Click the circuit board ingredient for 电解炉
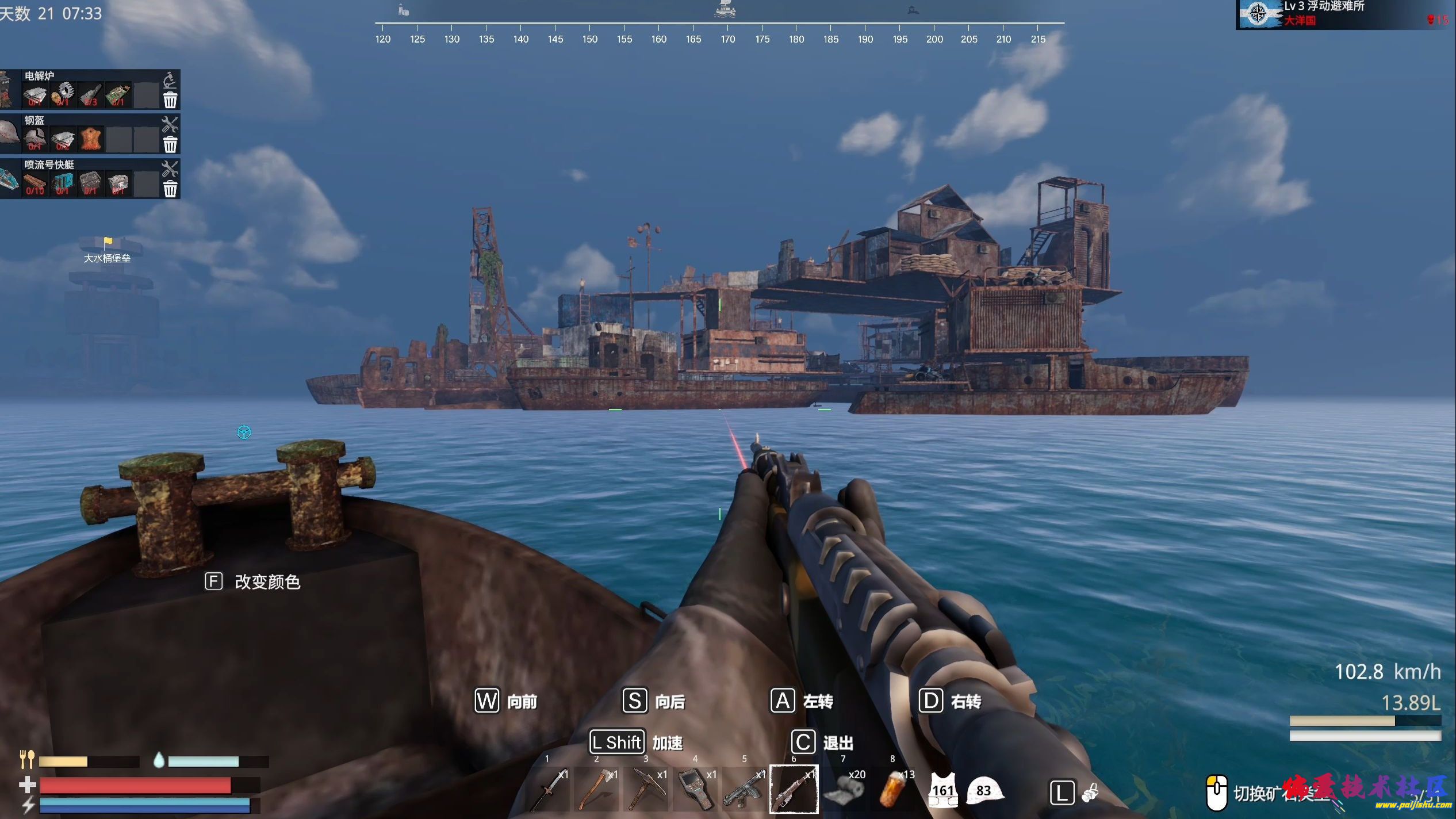The width and height of the screenshot is (1456, 819). pos(118,95)
